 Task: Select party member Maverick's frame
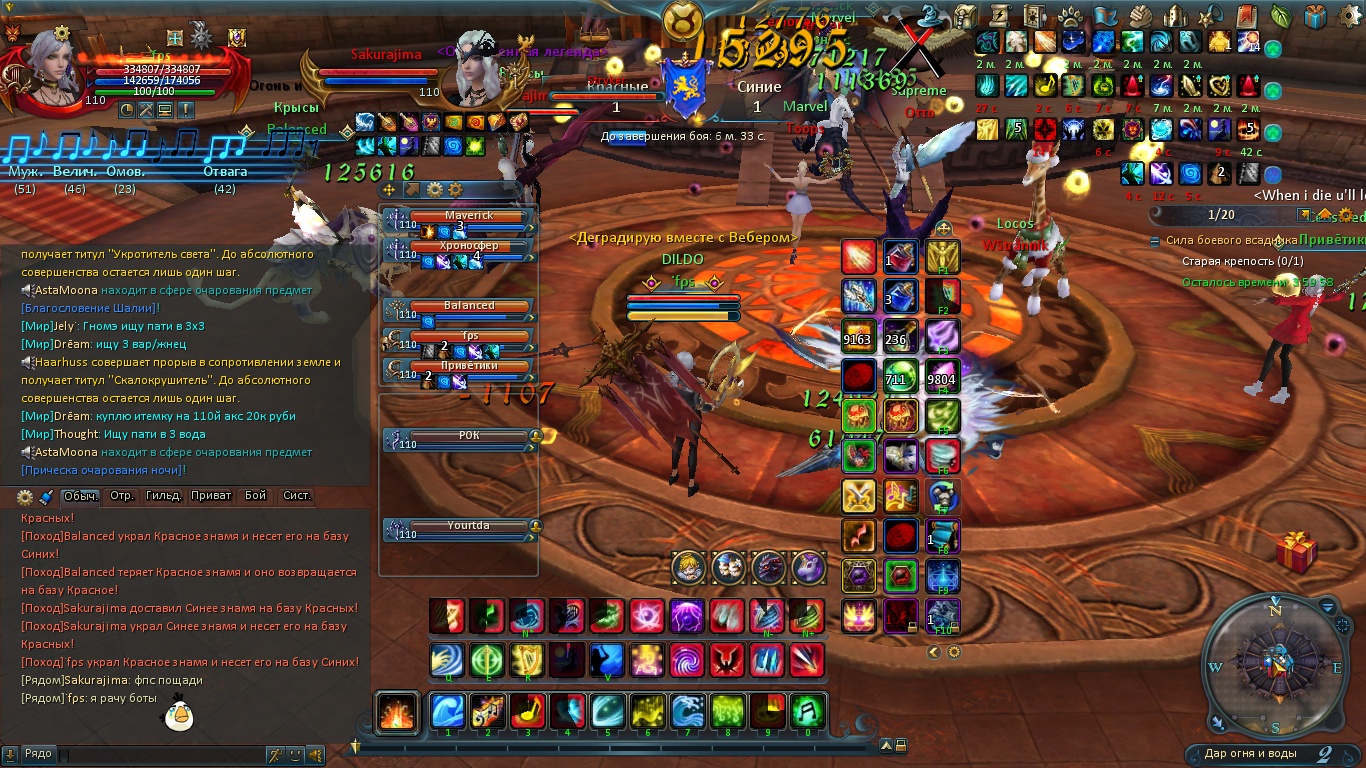pos(468,216)
